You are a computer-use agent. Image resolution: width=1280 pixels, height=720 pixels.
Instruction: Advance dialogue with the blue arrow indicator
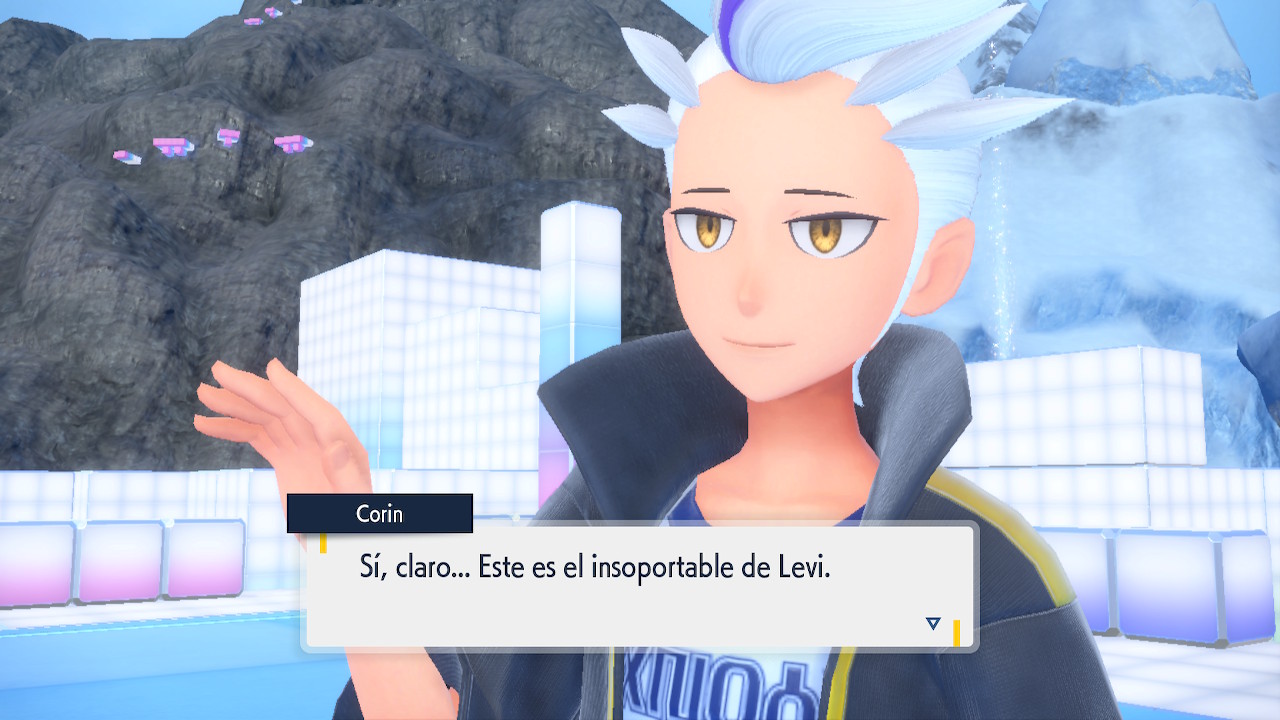pyautogui.click(x=933, y=624)
